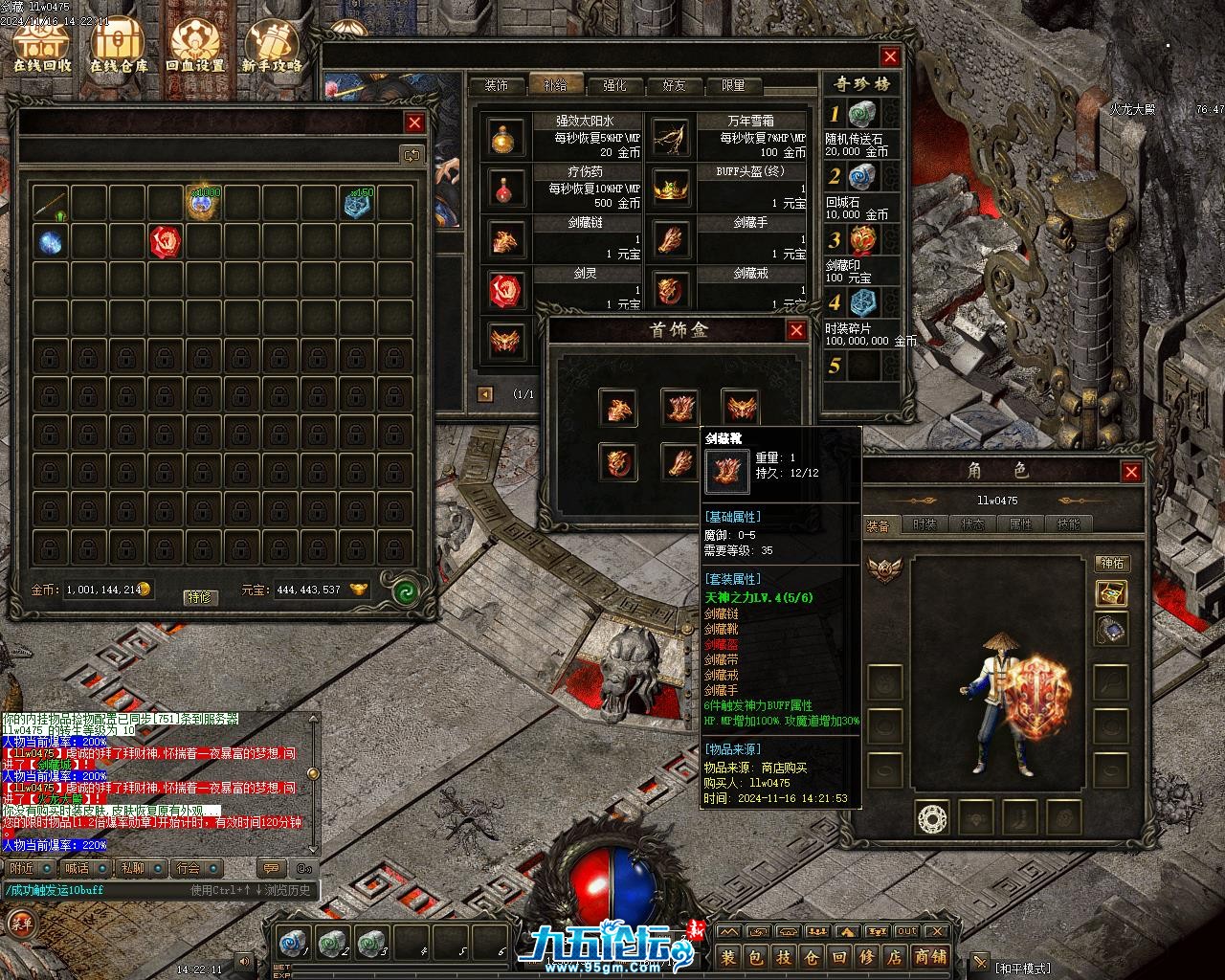The width and height of the screenshot is (1225, 980).
Task: Open the 装饰 shop tab
Action: [x=496, y=85]
